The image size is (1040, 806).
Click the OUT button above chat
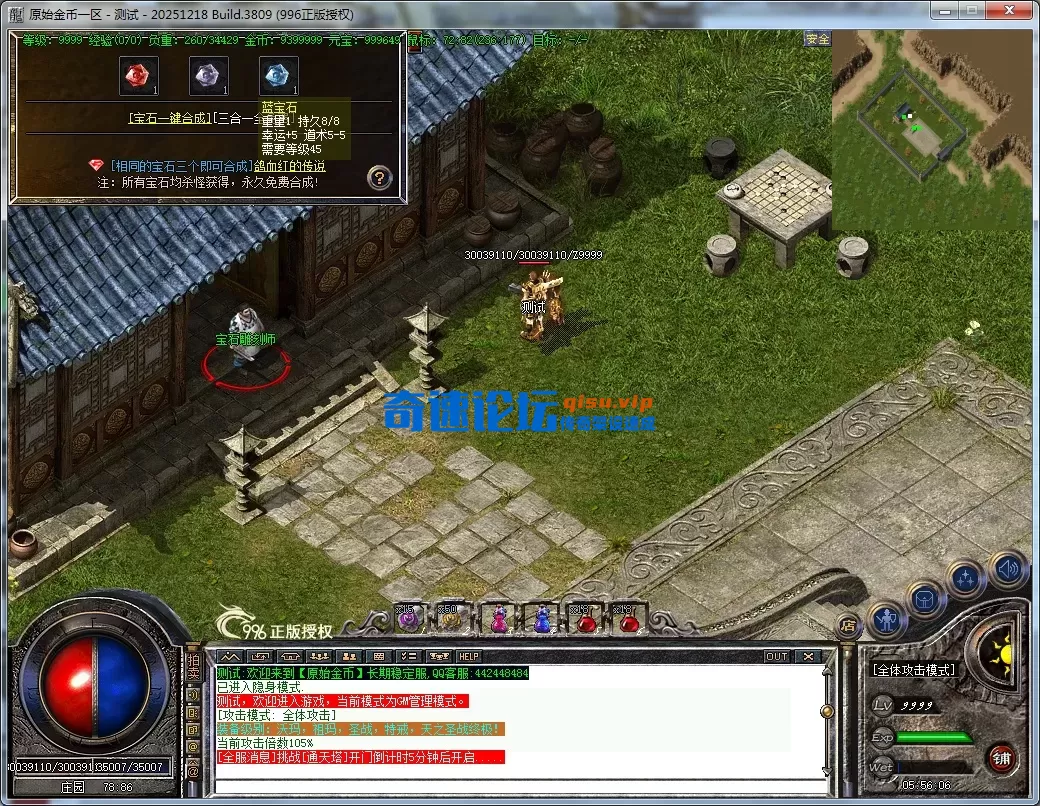[x=776, y=656]
